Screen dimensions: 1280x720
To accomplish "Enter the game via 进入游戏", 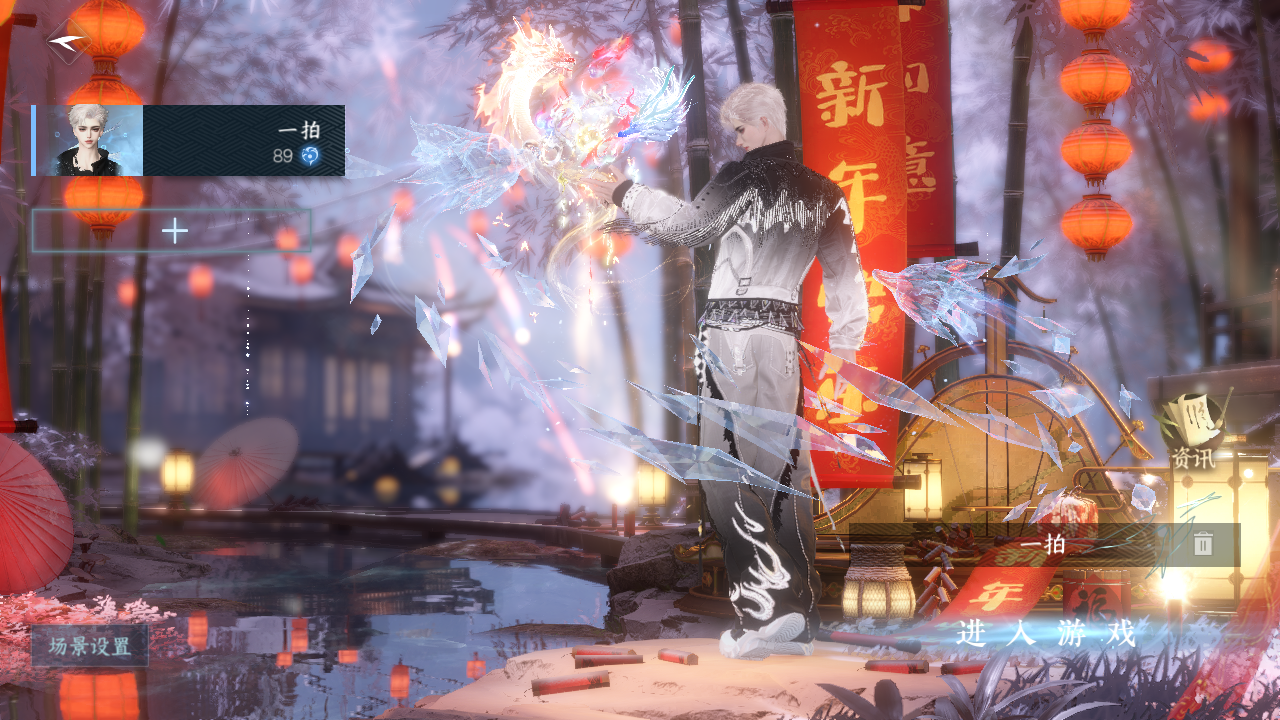I will tap(1046, 633).
